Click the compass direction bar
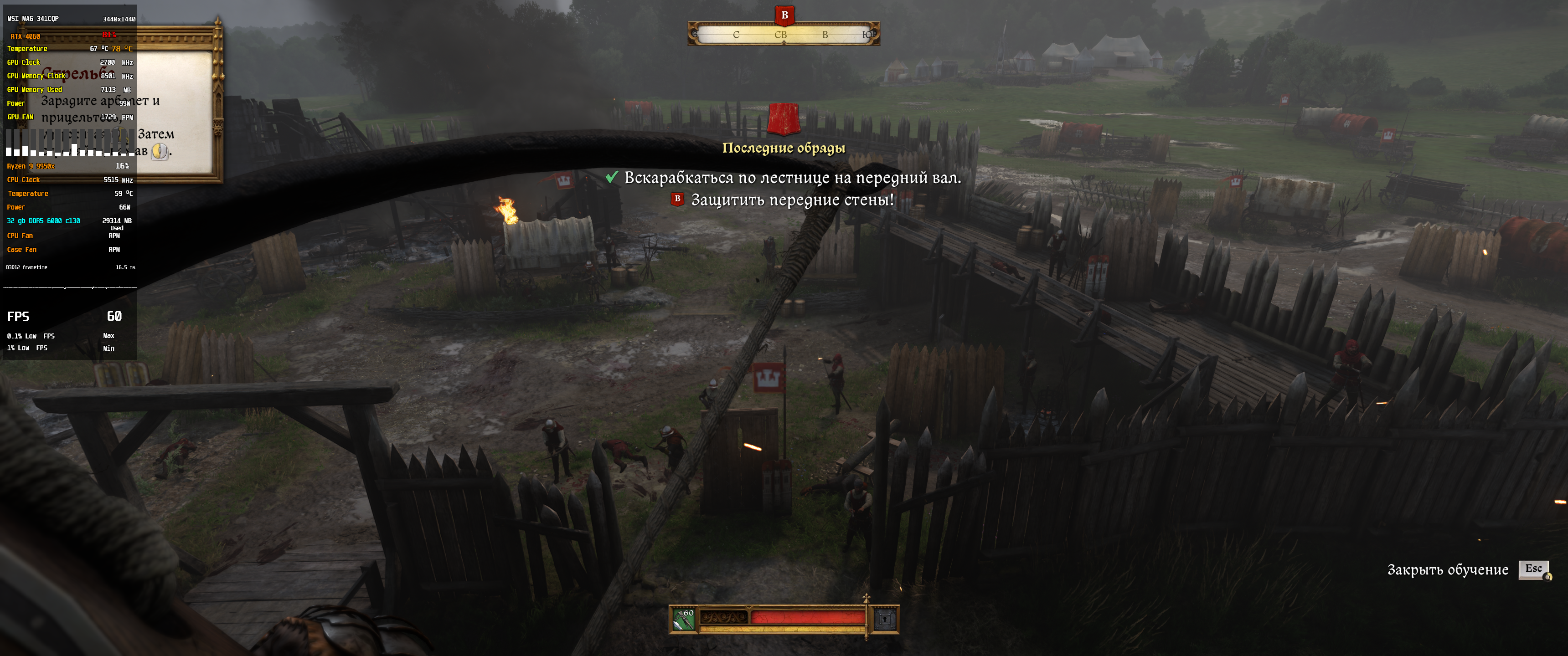 click(x=784, y=35)
